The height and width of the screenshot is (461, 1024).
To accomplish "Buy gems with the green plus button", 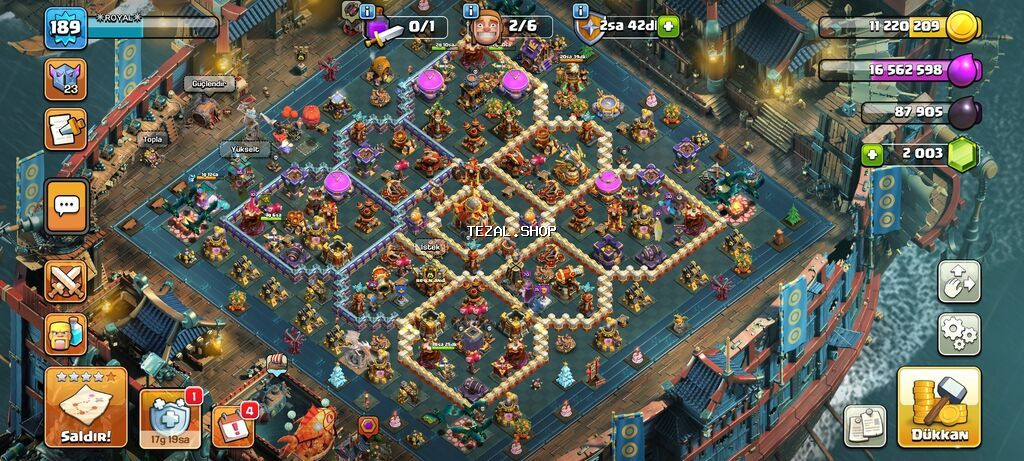I will point(872,154).
